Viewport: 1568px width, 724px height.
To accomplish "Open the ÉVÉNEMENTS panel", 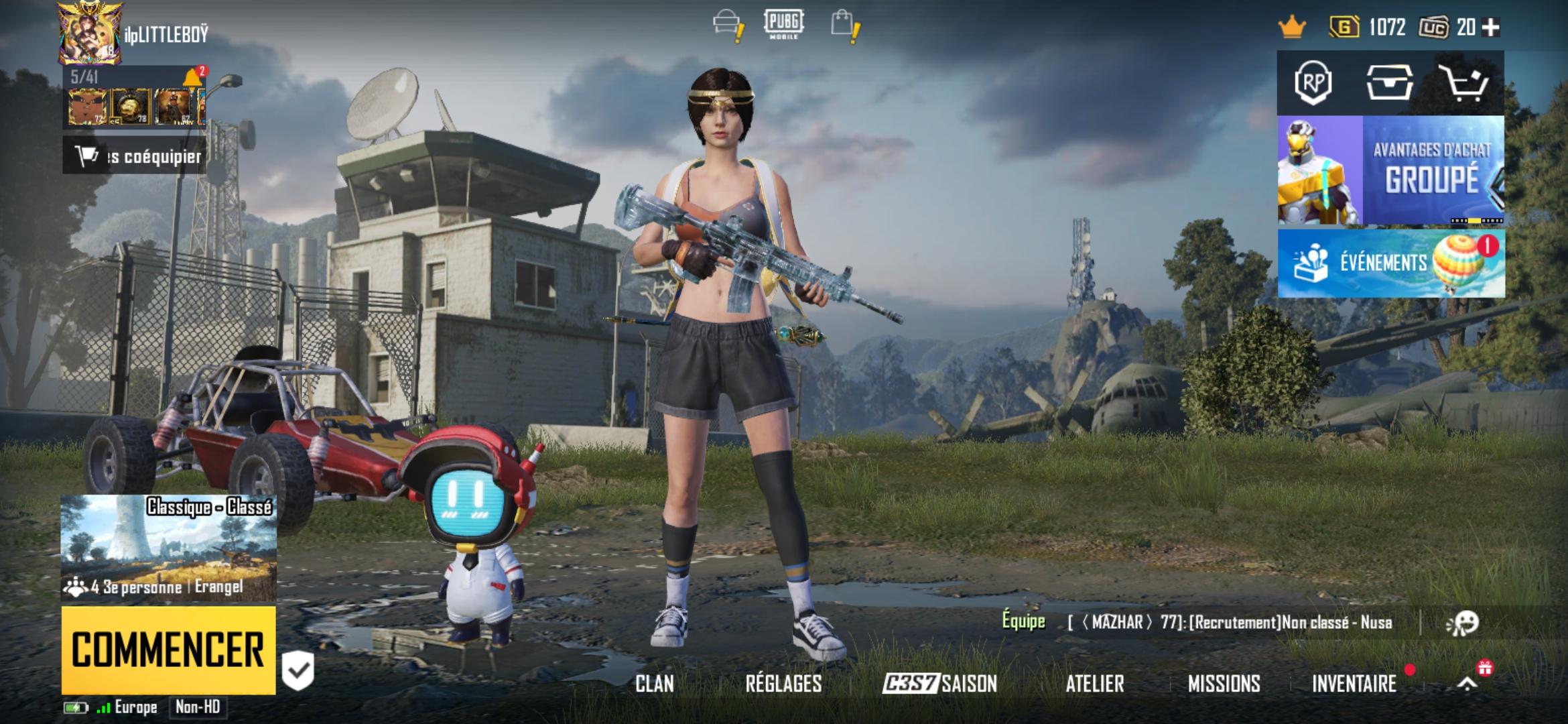I will point(1390,263).
